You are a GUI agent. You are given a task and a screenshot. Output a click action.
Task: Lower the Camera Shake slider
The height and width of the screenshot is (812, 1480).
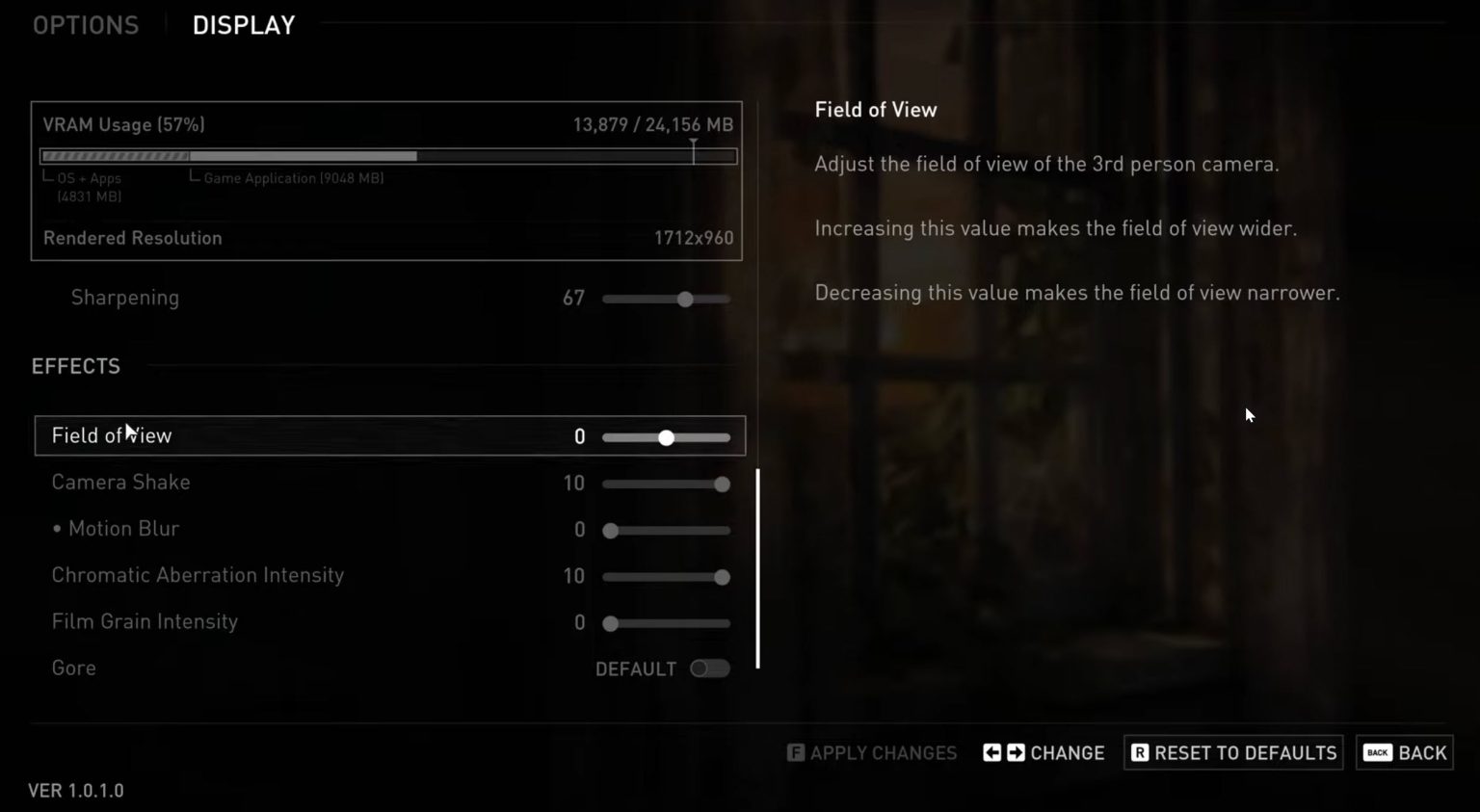pyautogui.click(x=722, y=485)
